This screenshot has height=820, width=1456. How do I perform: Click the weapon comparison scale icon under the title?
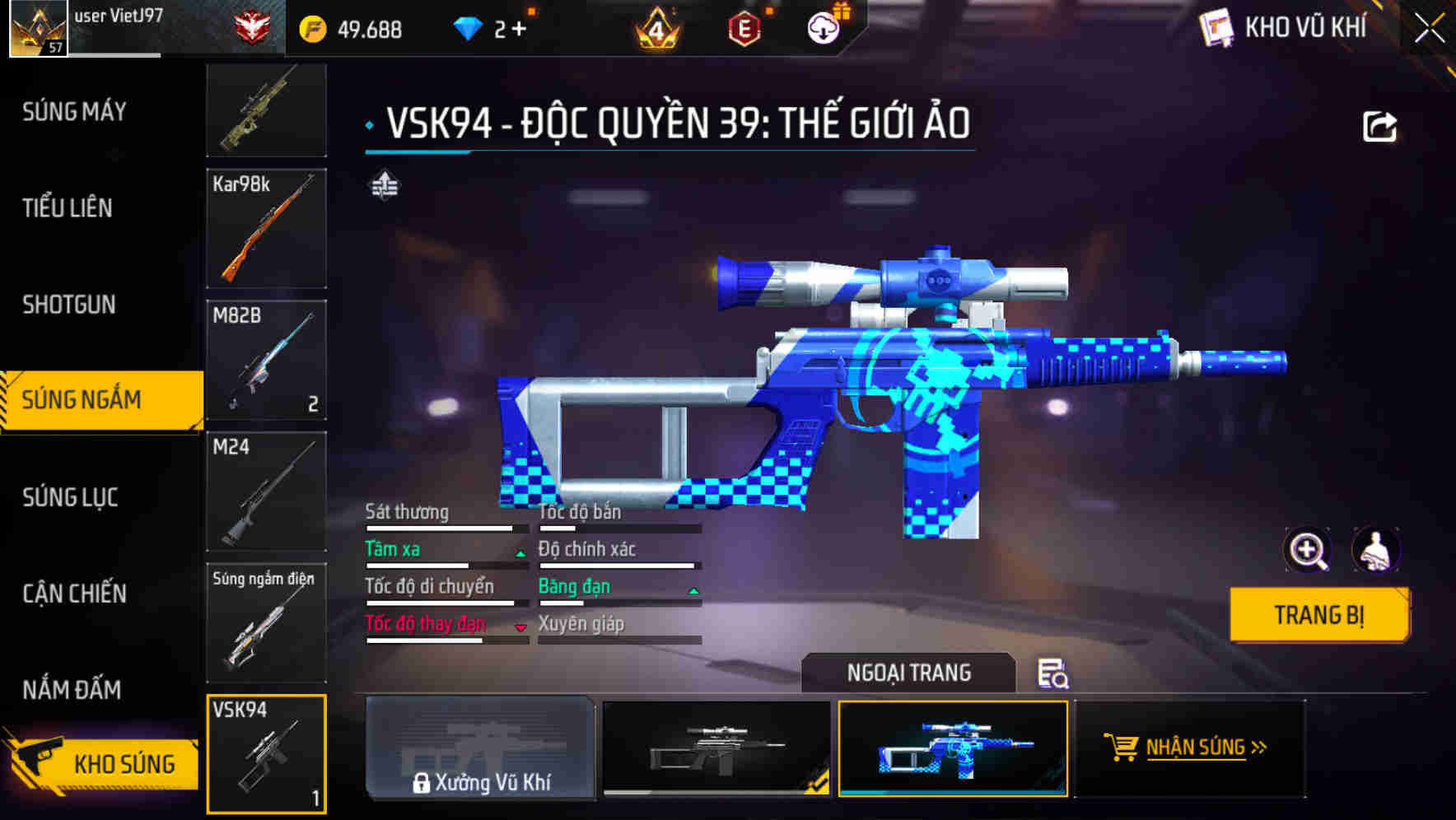pos(385,186)
